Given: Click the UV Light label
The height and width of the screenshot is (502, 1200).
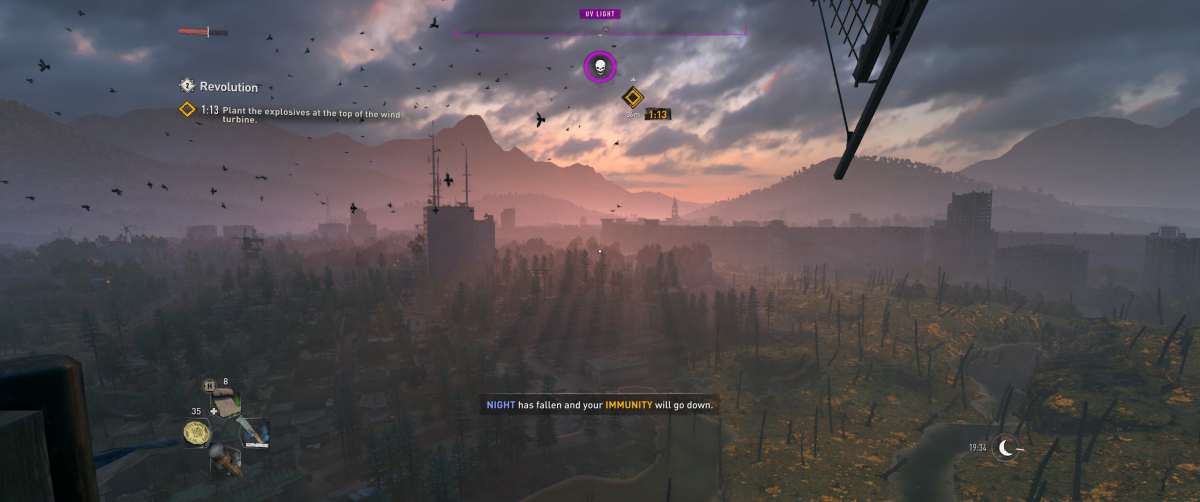Looking at the screenshot, I should (600, 14).
